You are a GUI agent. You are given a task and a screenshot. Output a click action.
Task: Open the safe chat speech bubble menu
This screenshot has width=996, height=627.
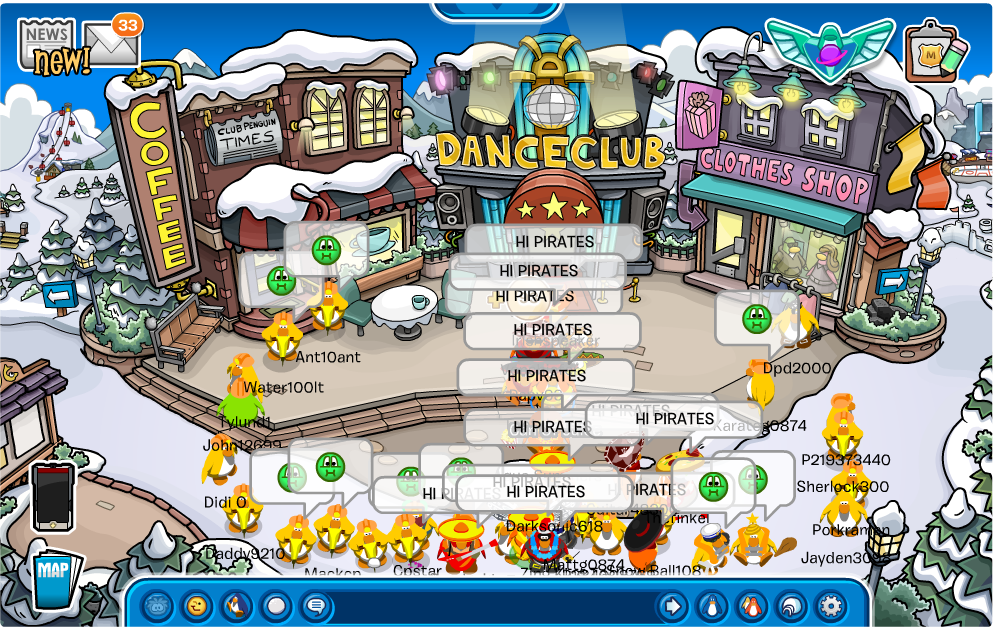(x=316, y=606)
